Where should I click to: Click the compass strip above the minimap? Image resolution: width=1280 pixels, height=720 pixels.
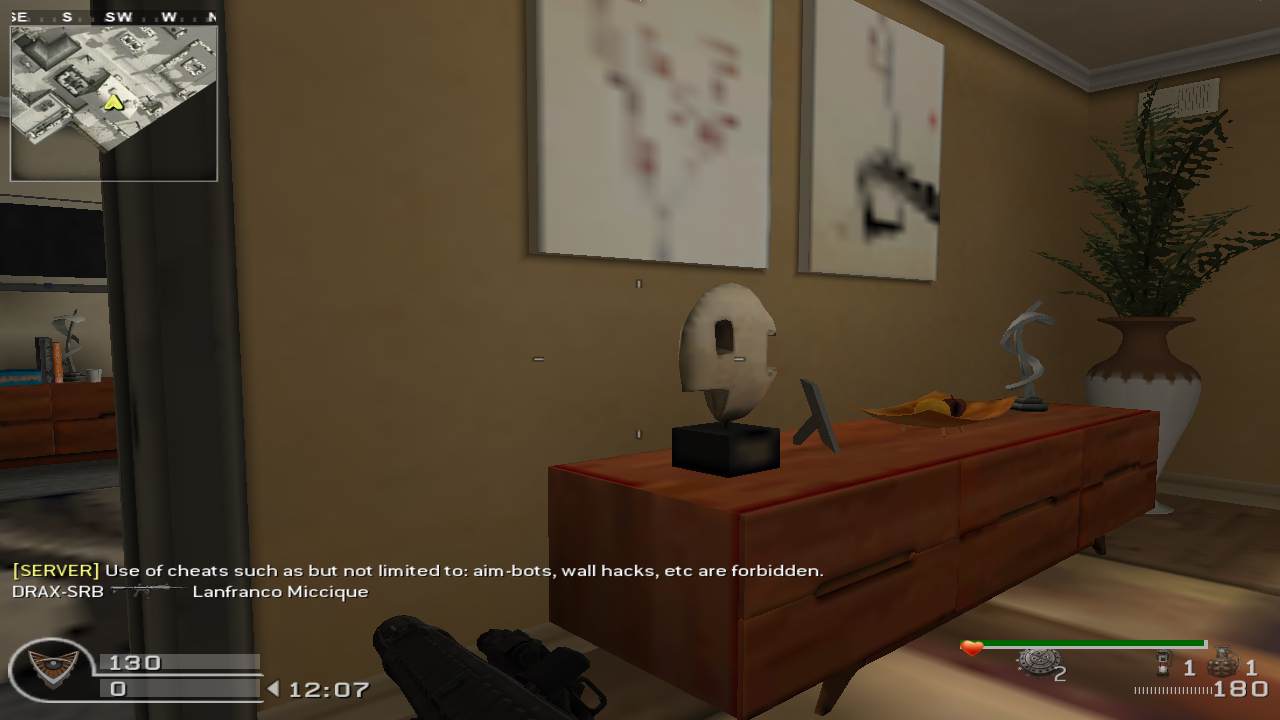point(113,17)
